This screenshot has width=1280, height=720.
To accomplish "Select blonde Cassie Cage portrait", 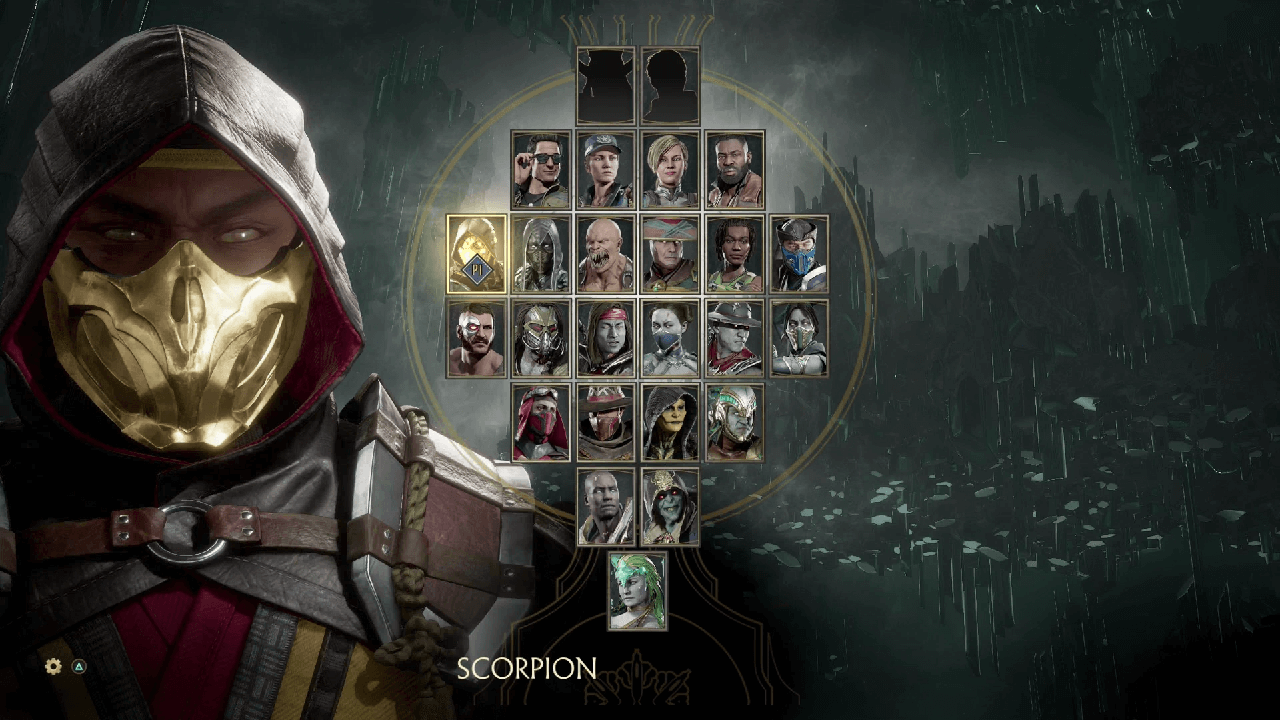I will point(670,170).
